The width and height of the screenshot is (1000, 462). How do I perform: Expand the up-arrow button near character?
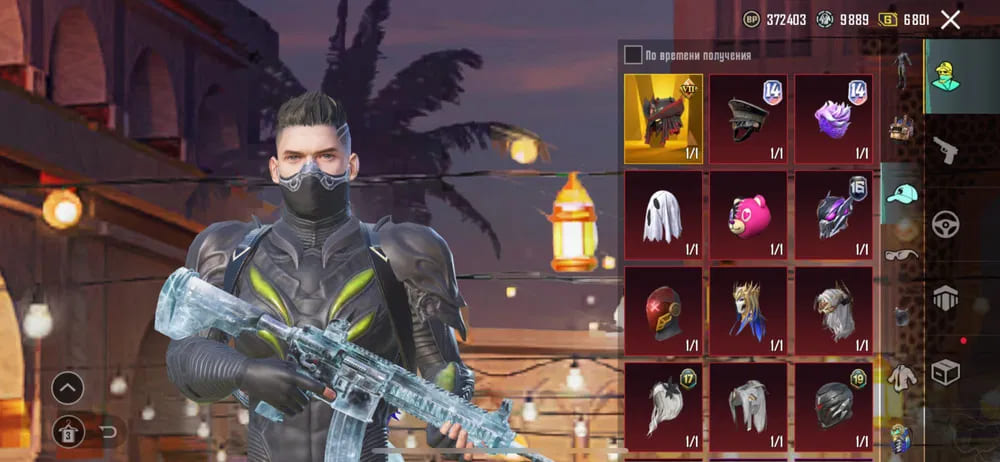[68, 387]
